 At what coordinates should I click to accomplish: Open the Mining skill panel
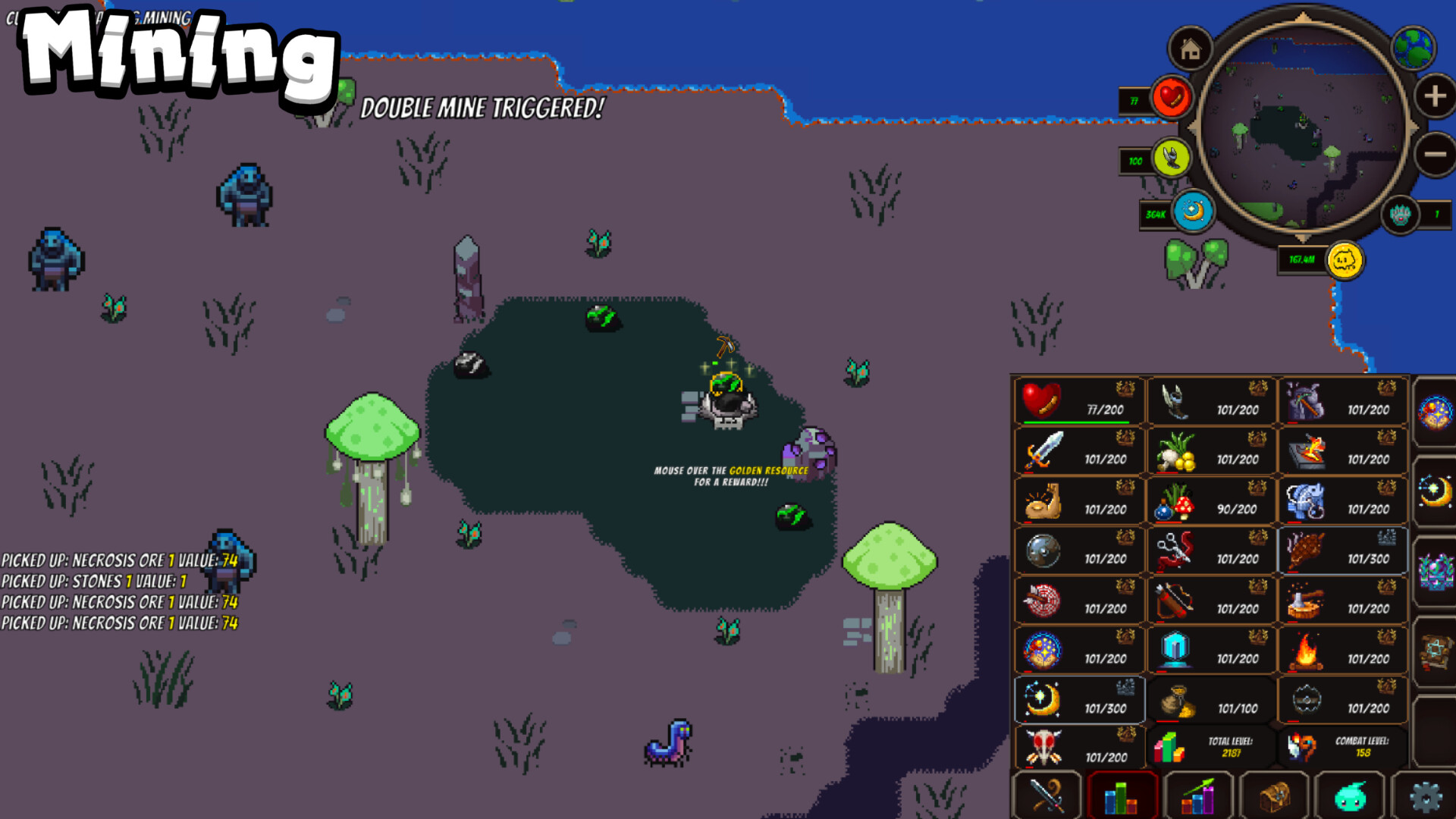pyautogui.click(x=1342, y=400)
